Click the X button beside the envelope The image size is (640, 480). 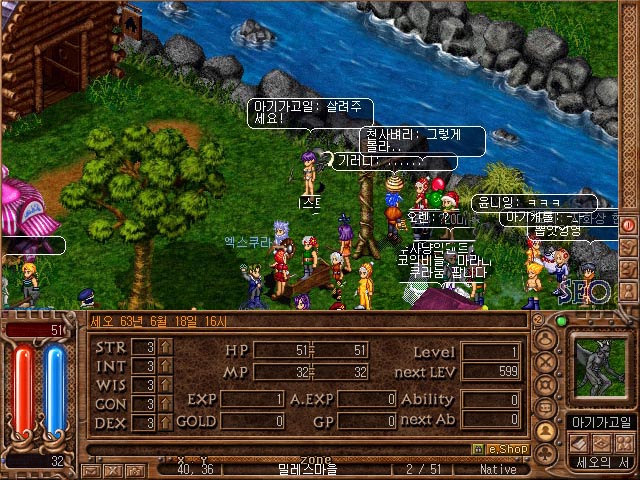click(x=112, y=470)
